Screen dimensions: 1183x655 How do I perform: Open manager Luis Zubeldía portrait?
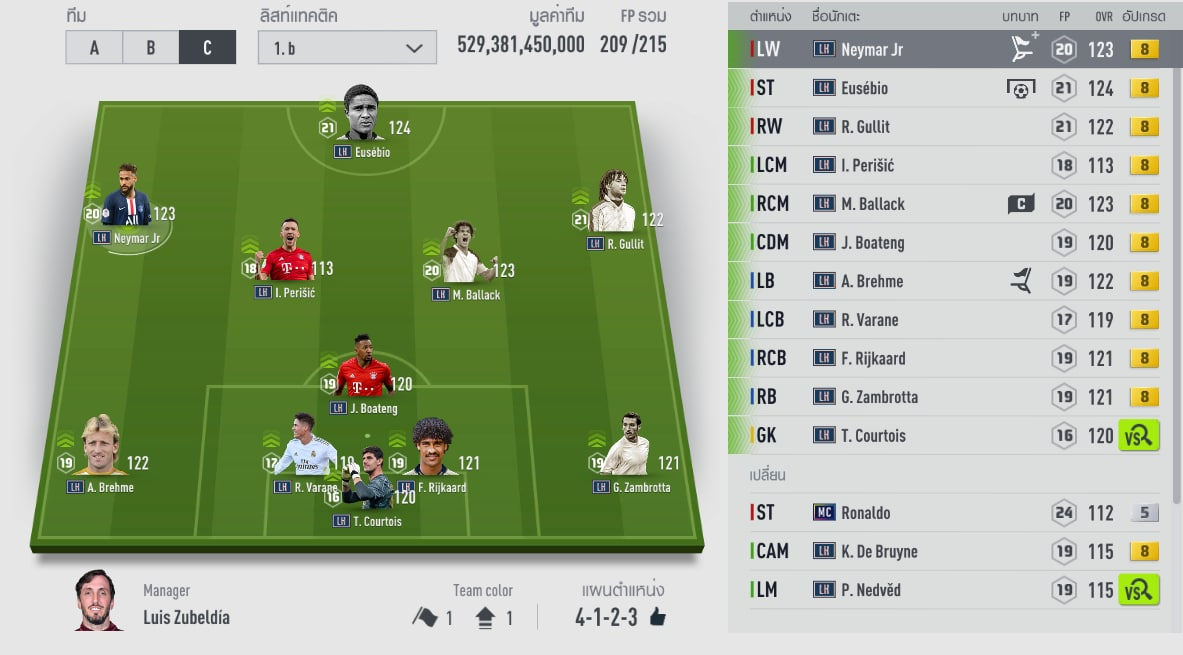[99, 601]
